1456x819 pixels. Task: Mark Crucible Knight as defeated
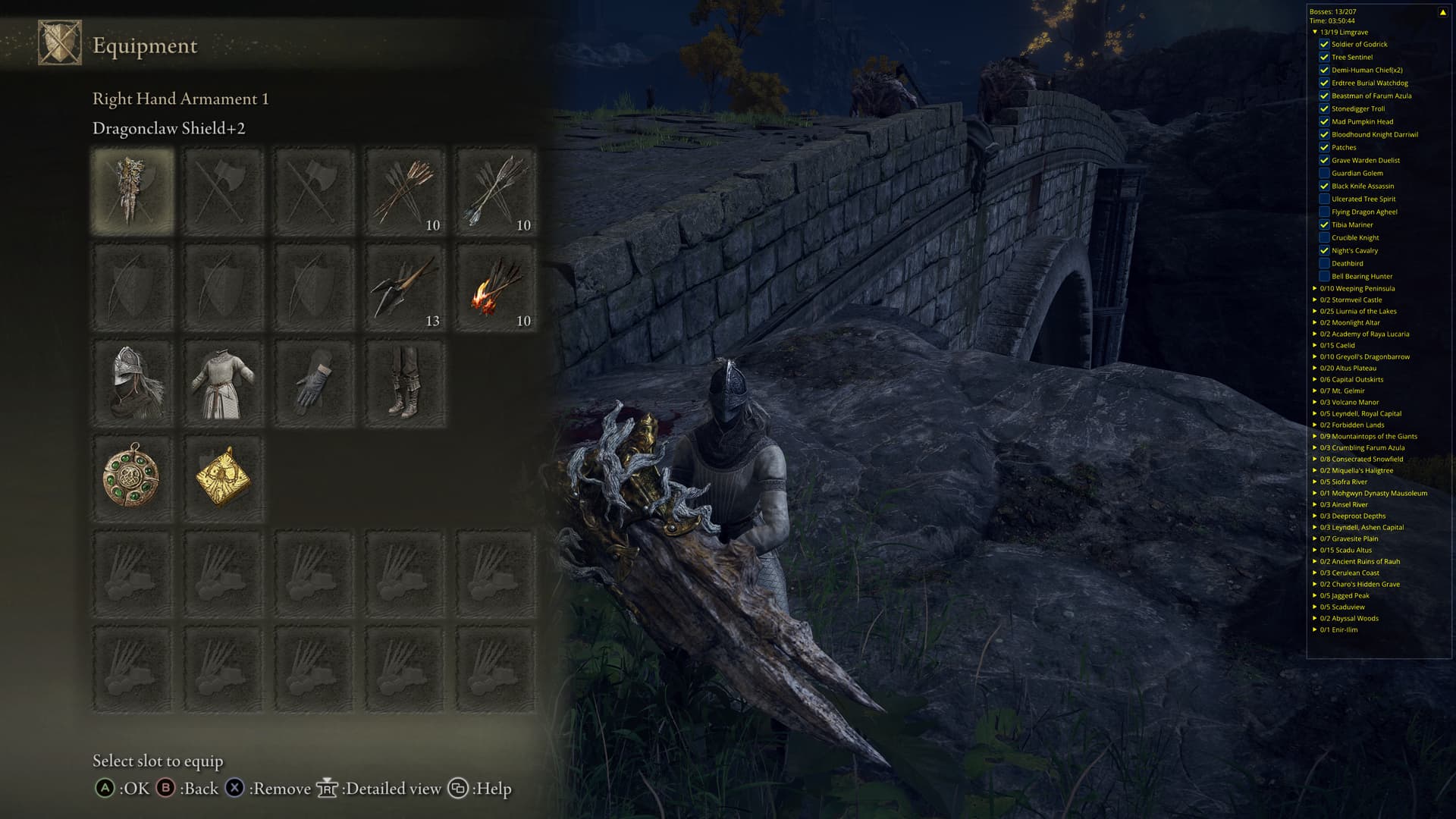pyautogui.click(x=1324, y=237)
